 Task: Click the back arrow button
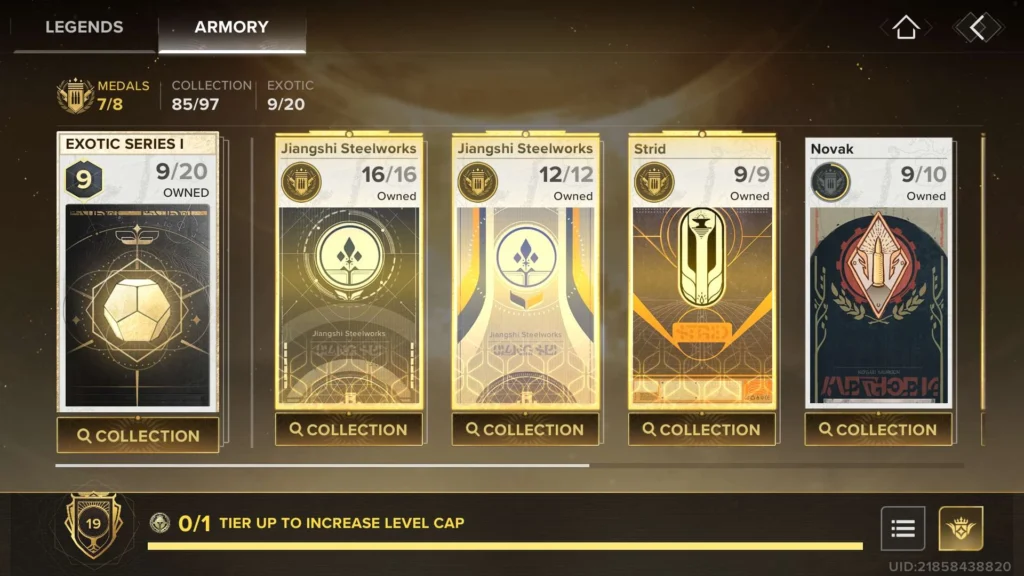pos(976,28)
